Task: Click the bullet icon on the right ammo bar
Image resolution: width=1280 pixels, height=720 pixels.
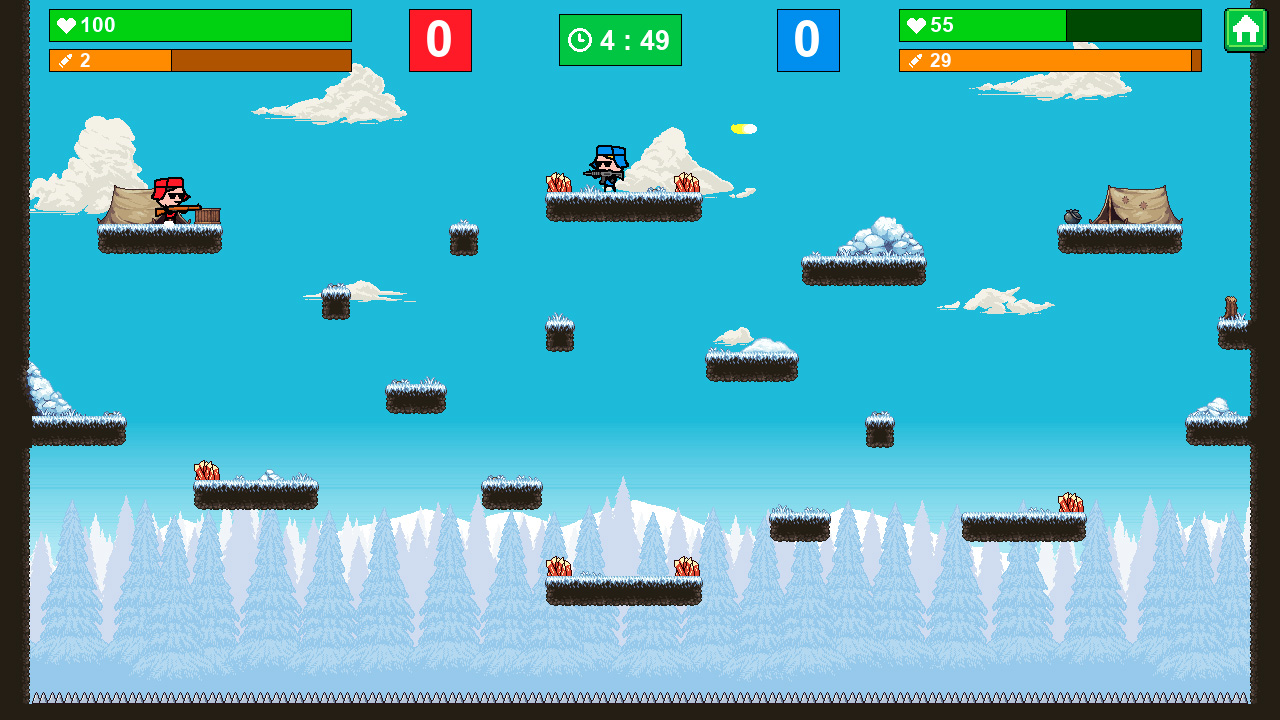Action: 916,60
